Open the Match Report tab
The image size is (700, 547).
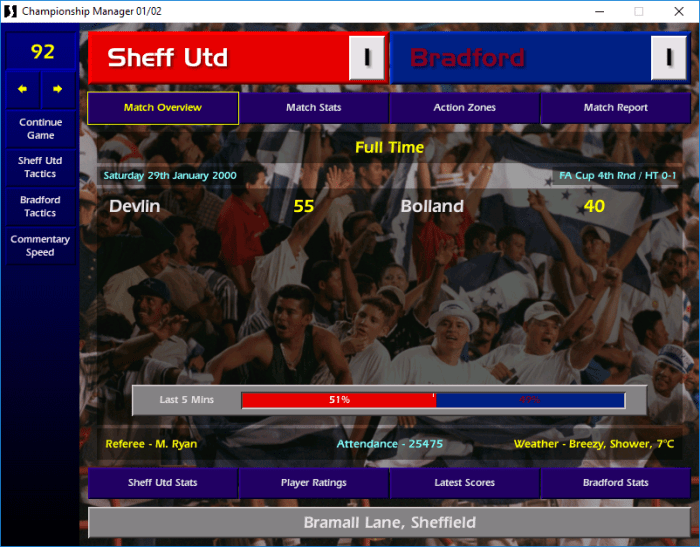pos(615,108)
